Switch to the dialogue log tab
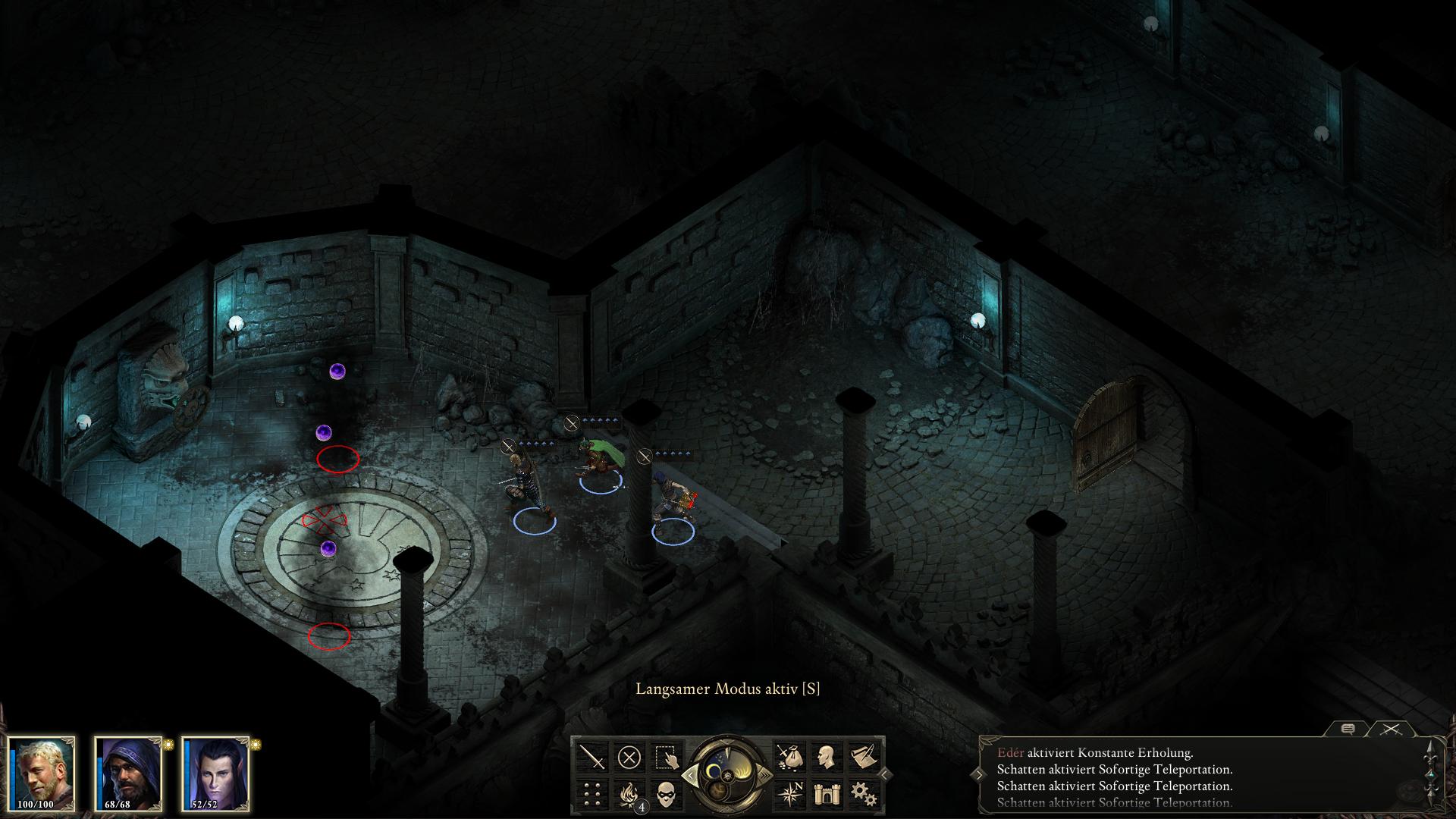This screenshot has height=819, width=1456. click(1348, 729)
